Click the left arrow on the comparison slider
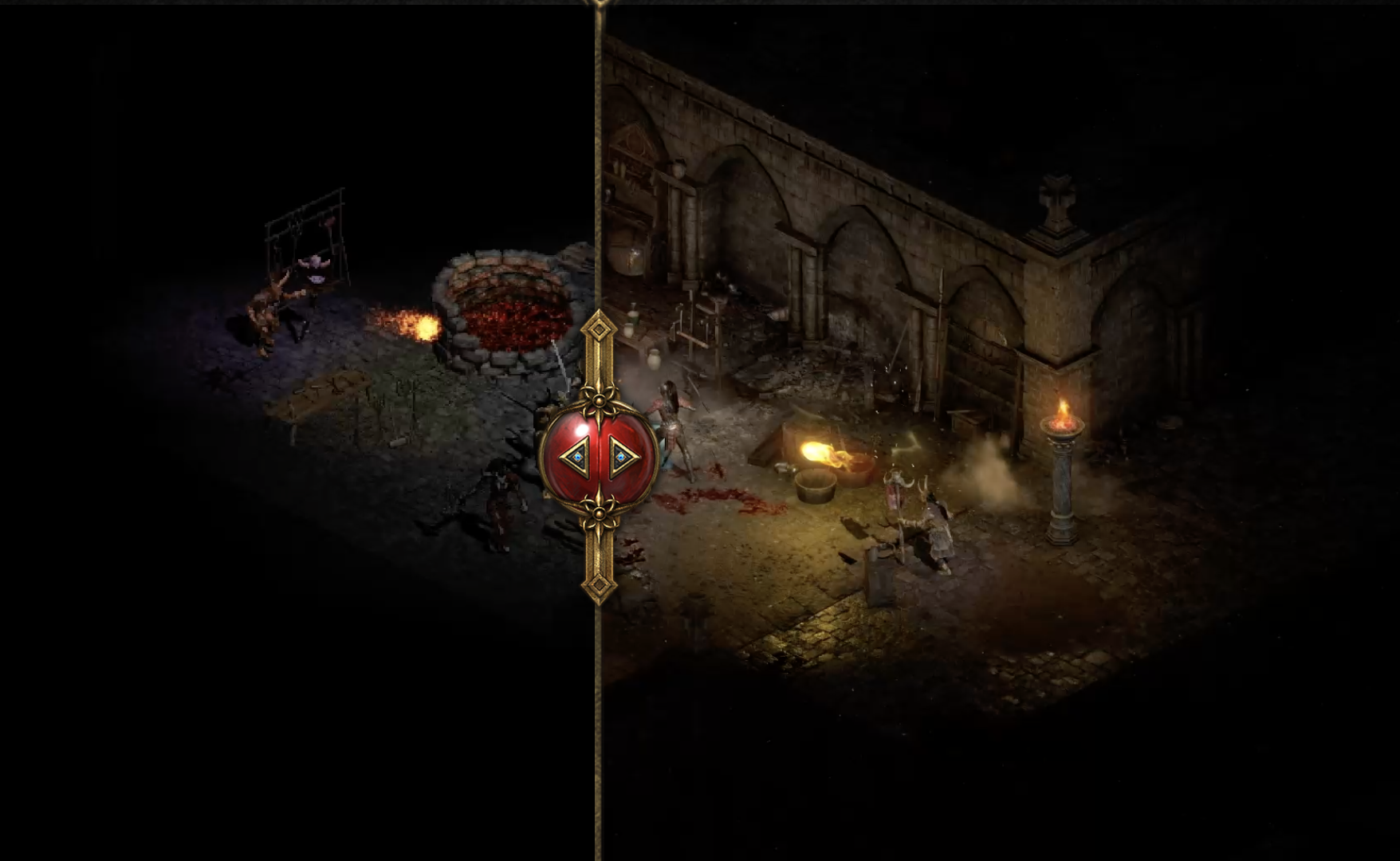This screenshot has width=1400, height=861. 576,457
